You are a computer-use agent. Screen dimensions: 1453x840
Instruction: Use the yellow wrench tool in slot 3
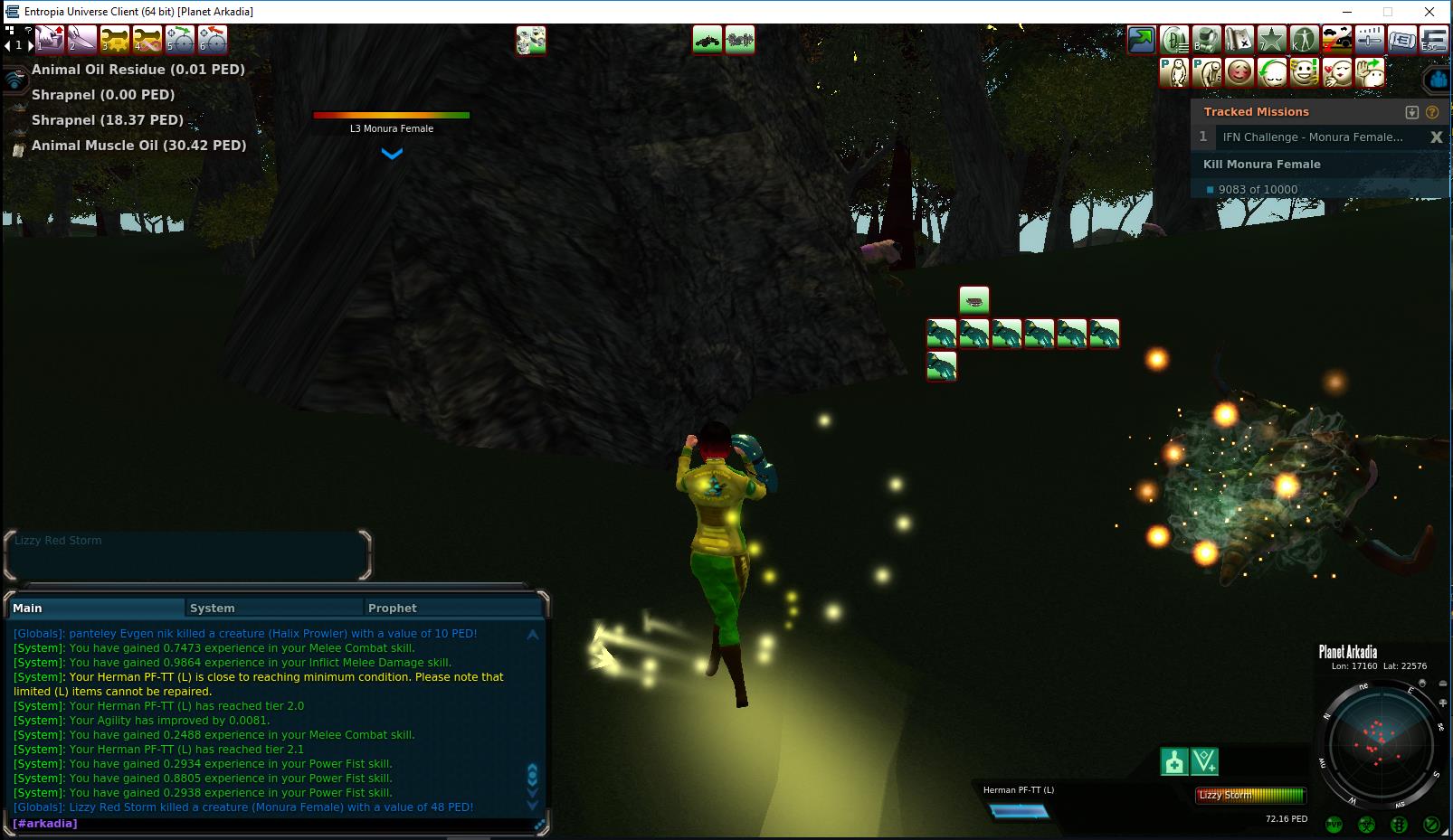tap(115, 40)
